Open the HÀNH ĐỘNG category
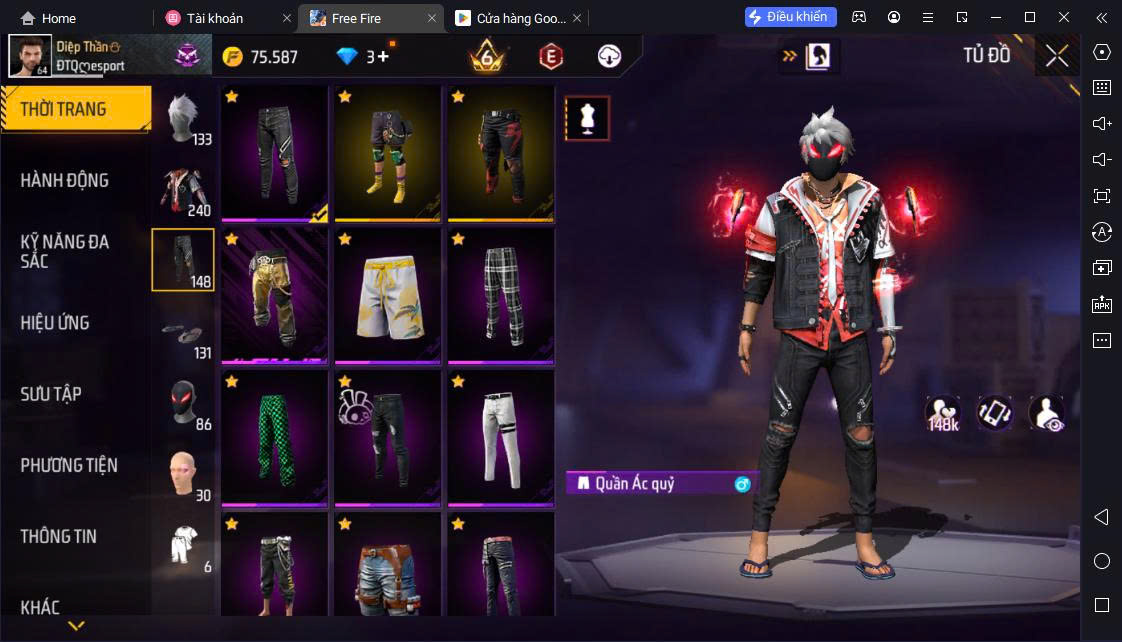 [x=65, y=180]
